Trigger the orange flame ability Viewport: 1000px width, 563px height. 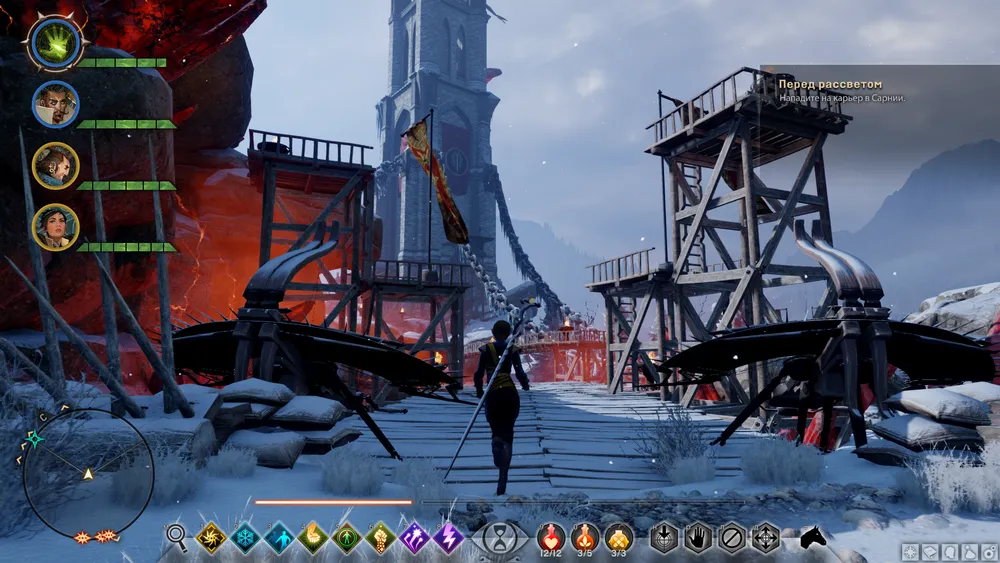(313, 538)
